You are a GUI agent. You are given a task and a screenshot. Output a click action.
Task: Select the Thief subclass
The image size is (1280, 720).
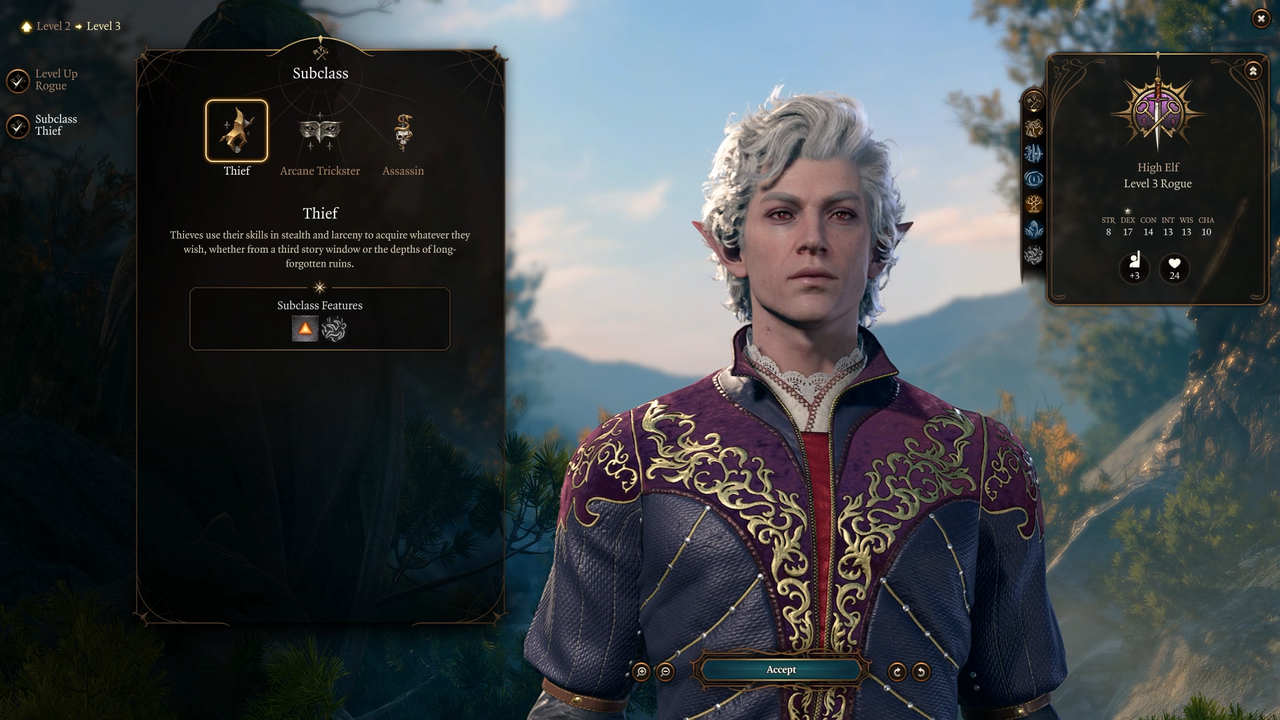point(237,131)
